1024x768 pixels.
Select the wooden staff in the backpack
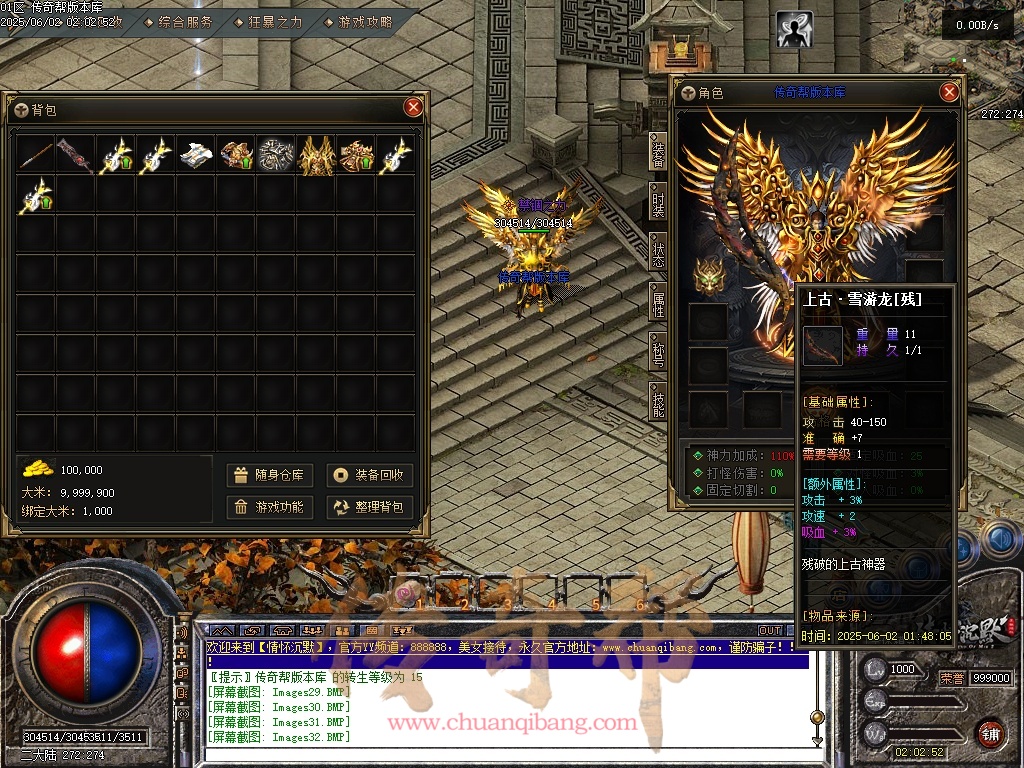click(36, 155)
